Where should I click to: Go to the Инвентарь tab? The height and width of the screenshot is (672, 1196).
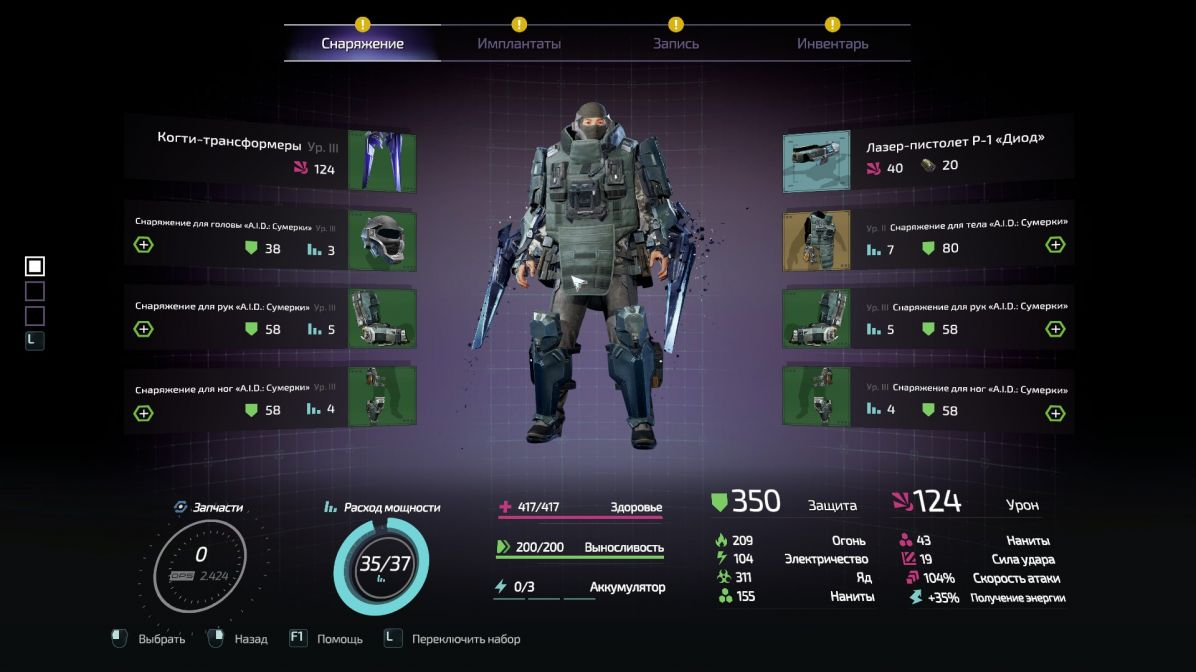pyautogui.click(x=832, y=44)
